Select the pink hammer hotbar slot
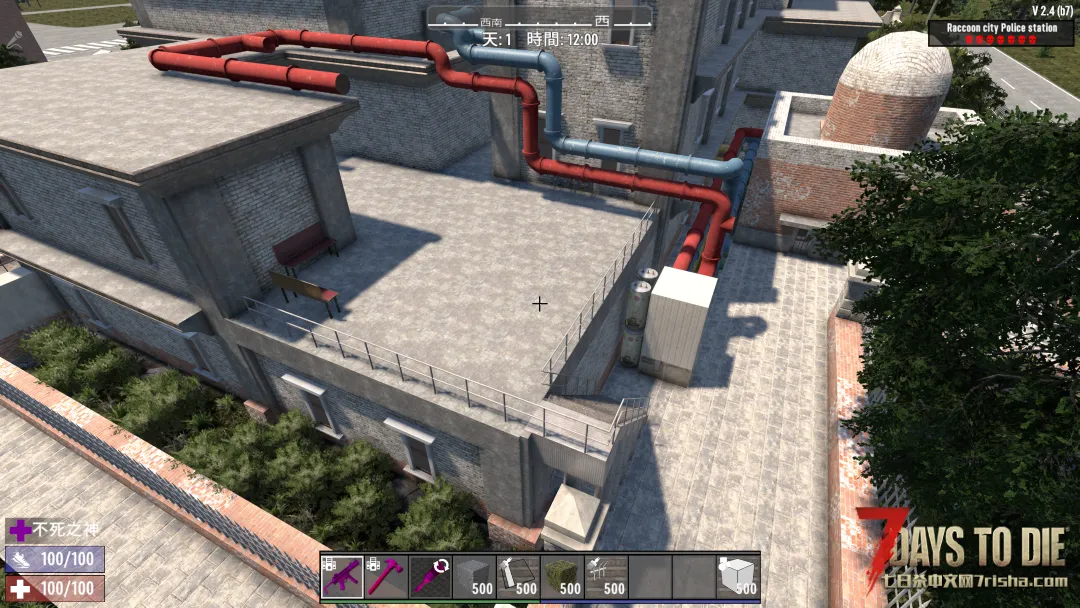The image size is (1080, 608). click(x=386, y=577)
